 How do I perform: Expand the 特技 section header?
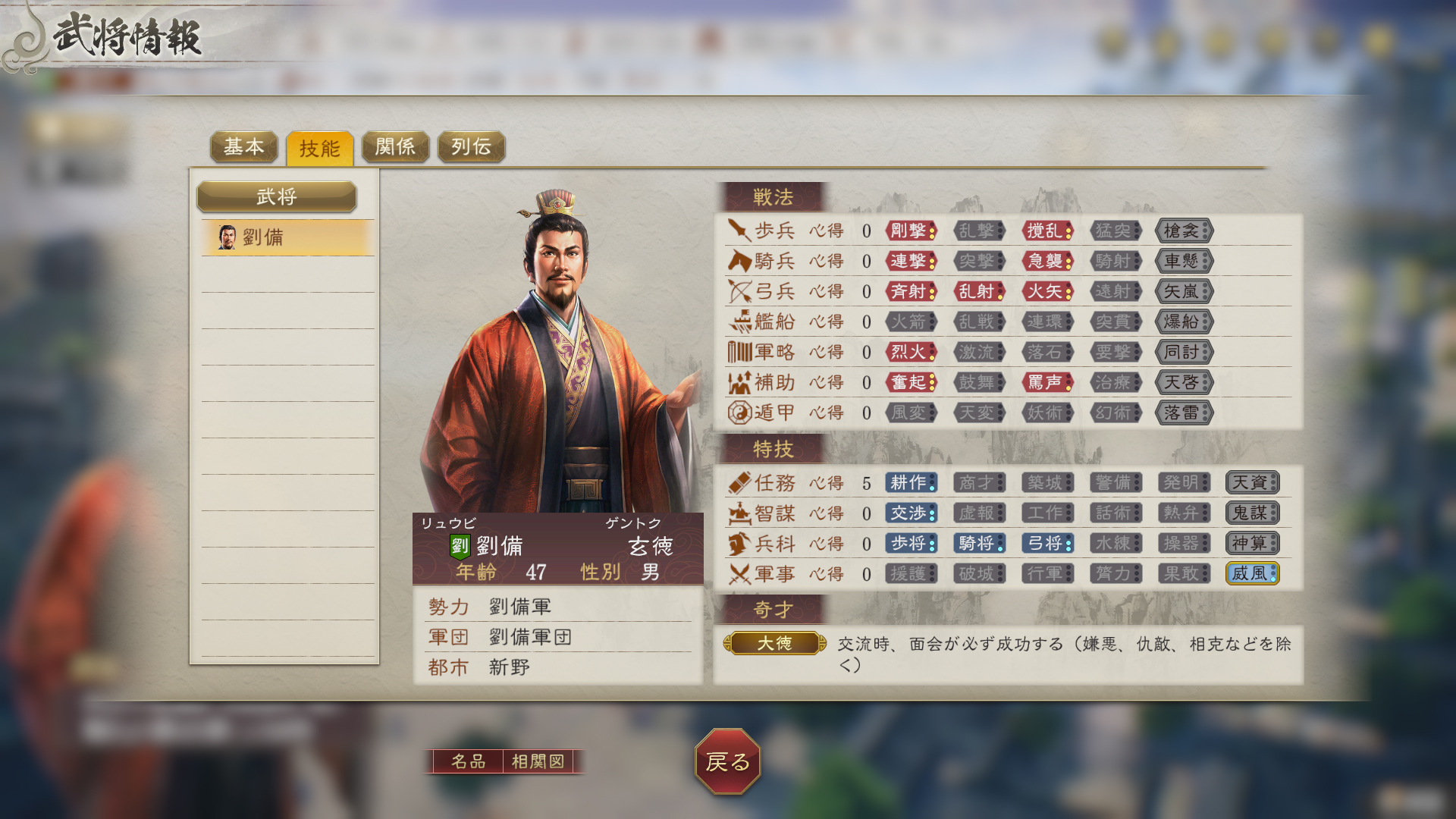pyautogui.click(x=775, y=449)
